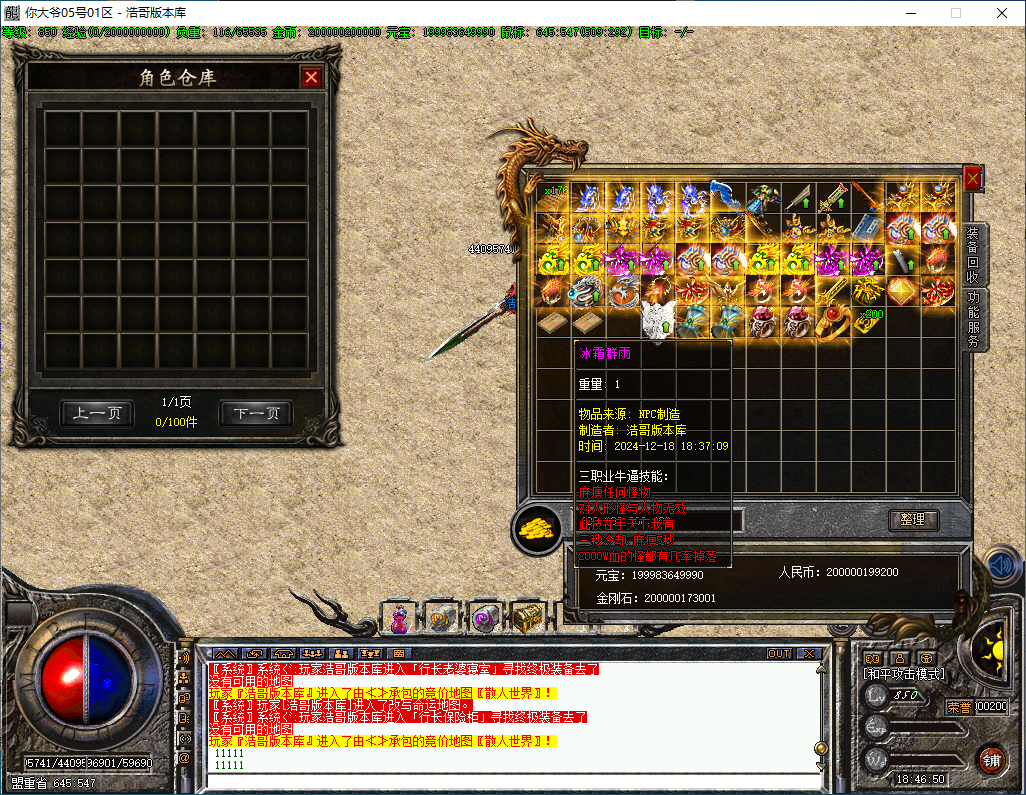Open the 铺 shop button
This screenshot has width=1026, height=795.
tap(991, 759)
